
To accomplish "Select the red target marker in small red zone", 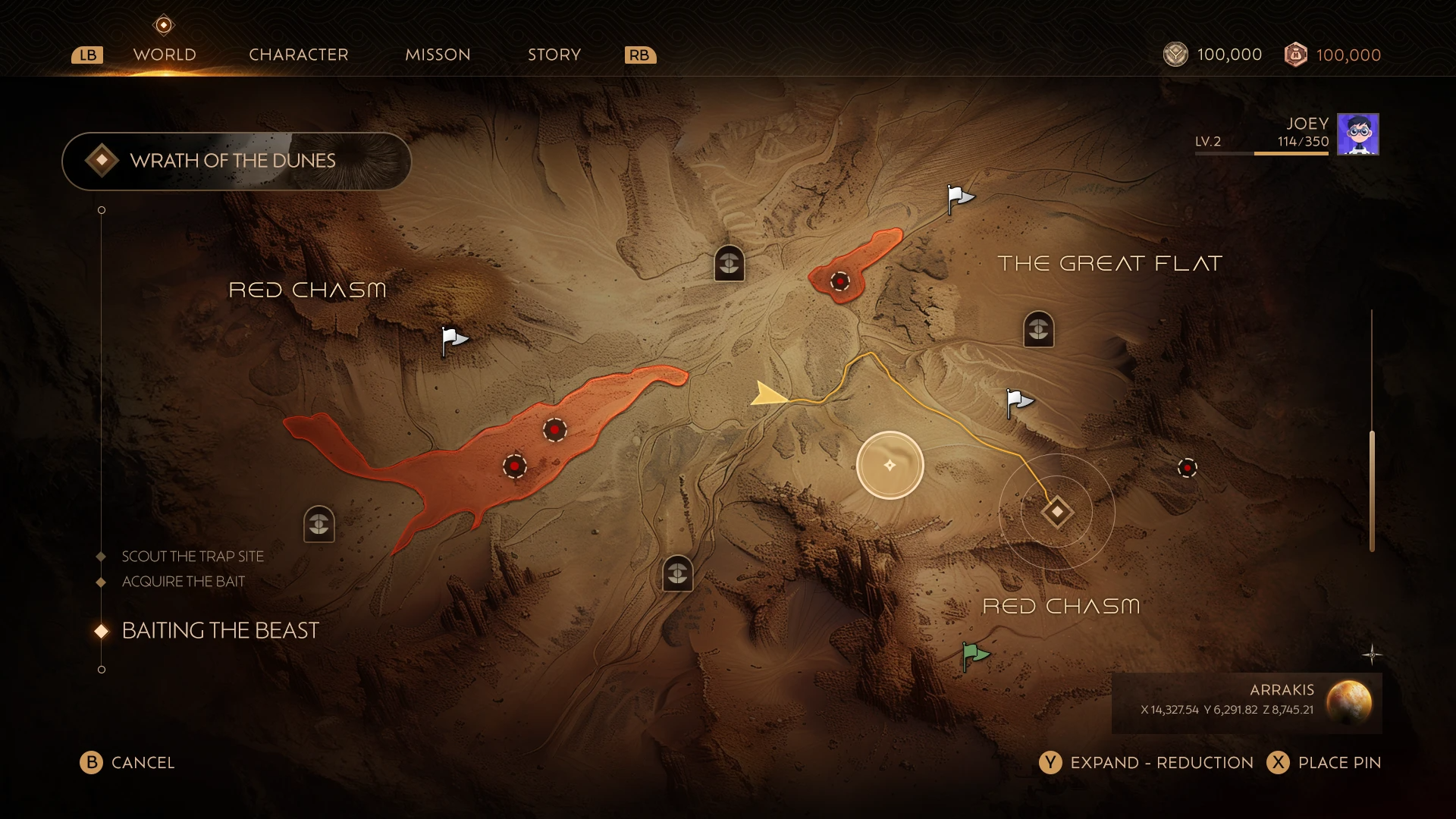I will pos(839,281).
